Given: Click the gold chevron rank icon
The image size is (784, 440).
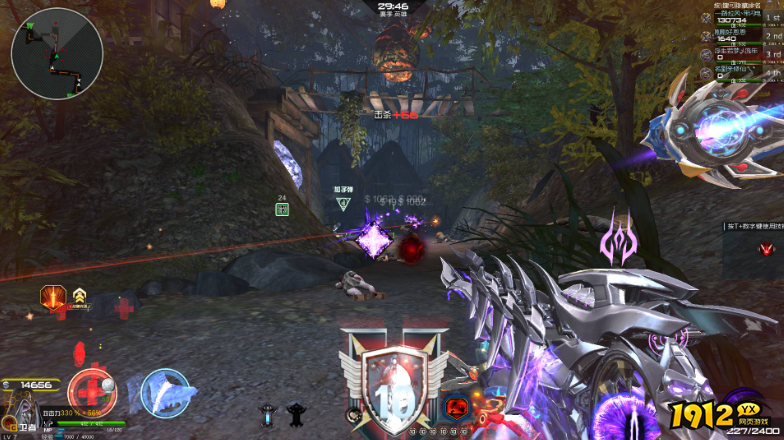Looking at the screenshot, I should point(79,295).
